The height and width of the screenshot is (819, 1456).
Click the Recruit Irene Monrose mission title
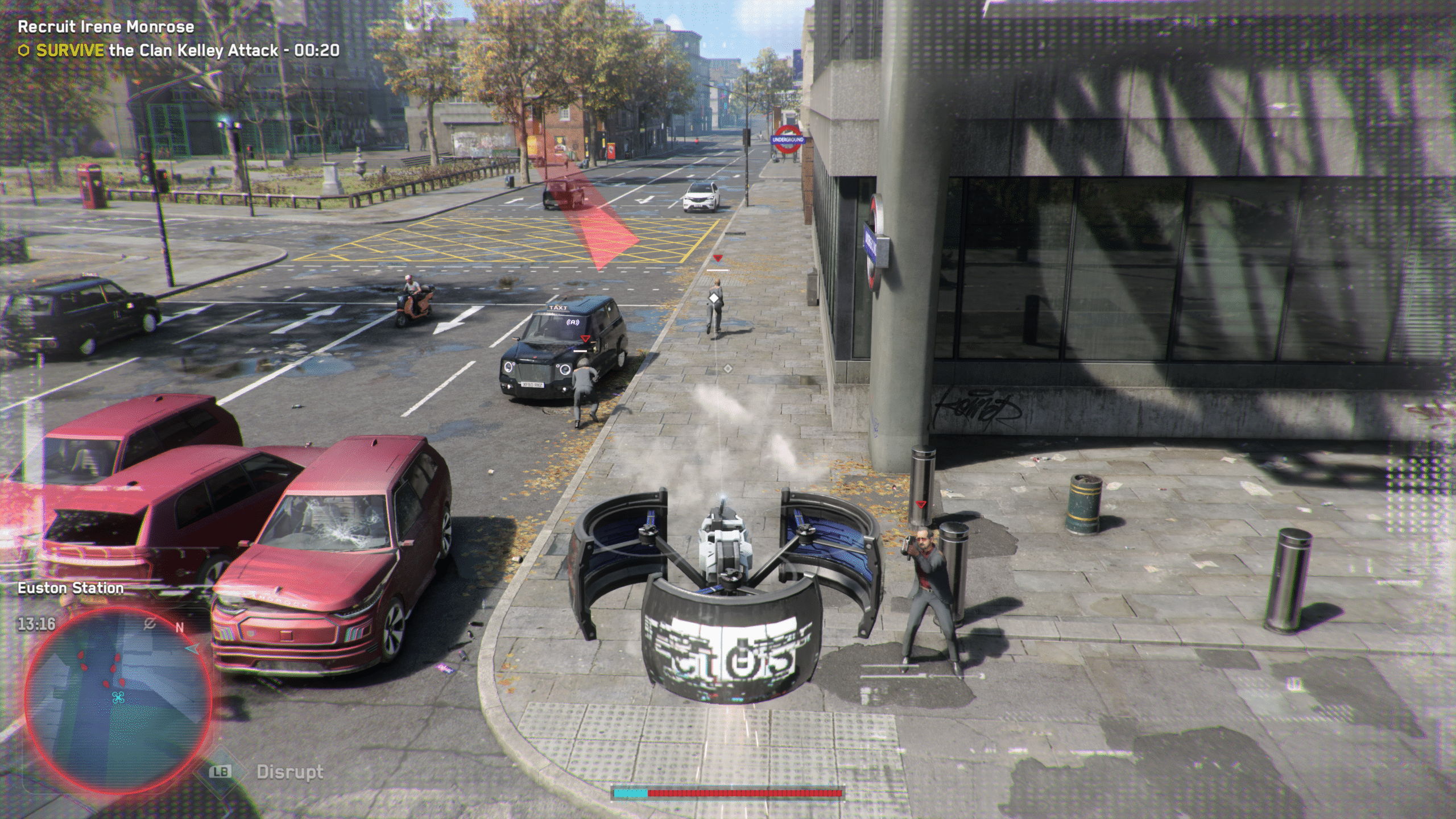(106, 27)
